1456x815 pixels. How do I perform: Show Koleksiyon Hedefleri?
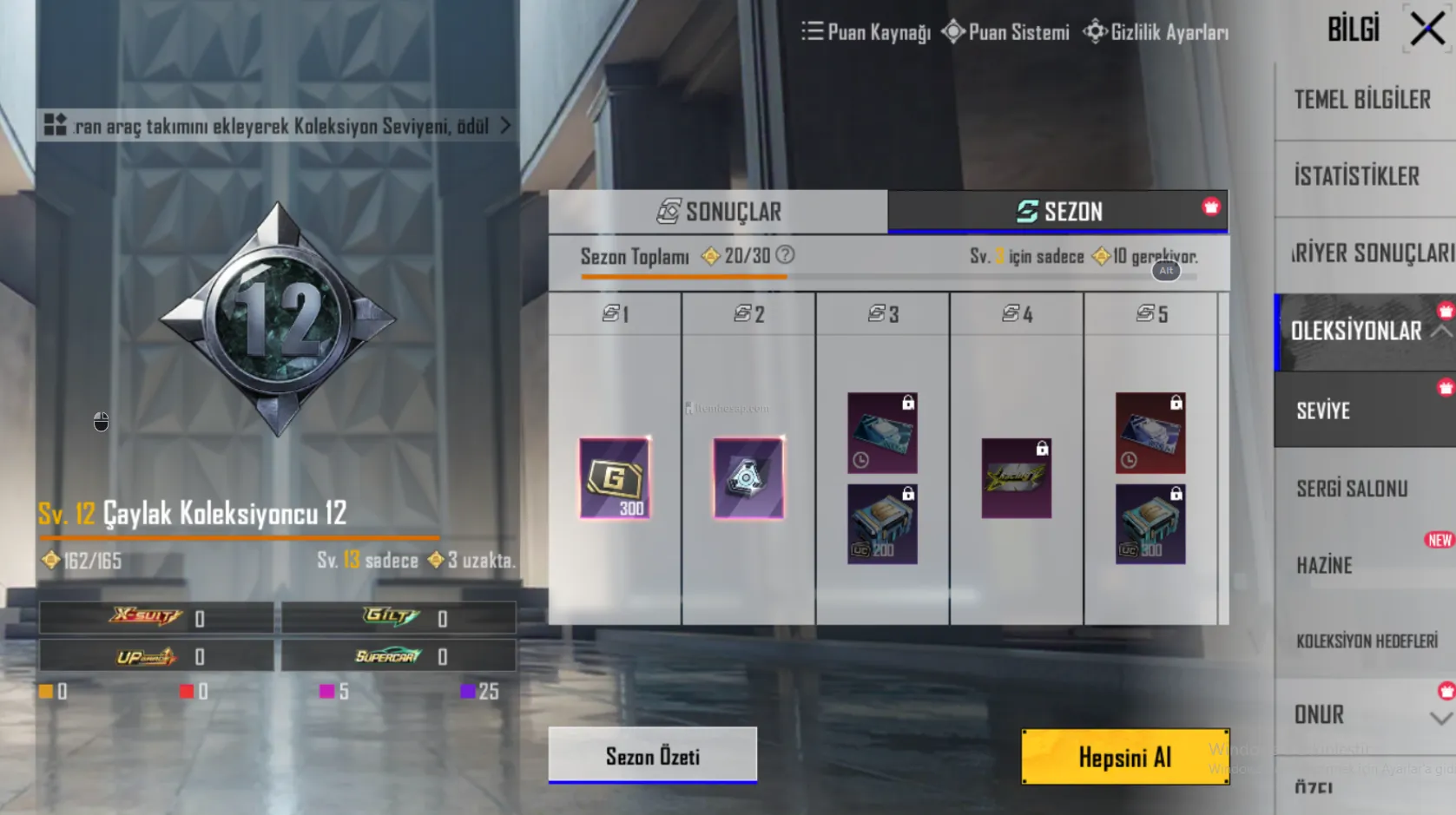[1367, 641]
